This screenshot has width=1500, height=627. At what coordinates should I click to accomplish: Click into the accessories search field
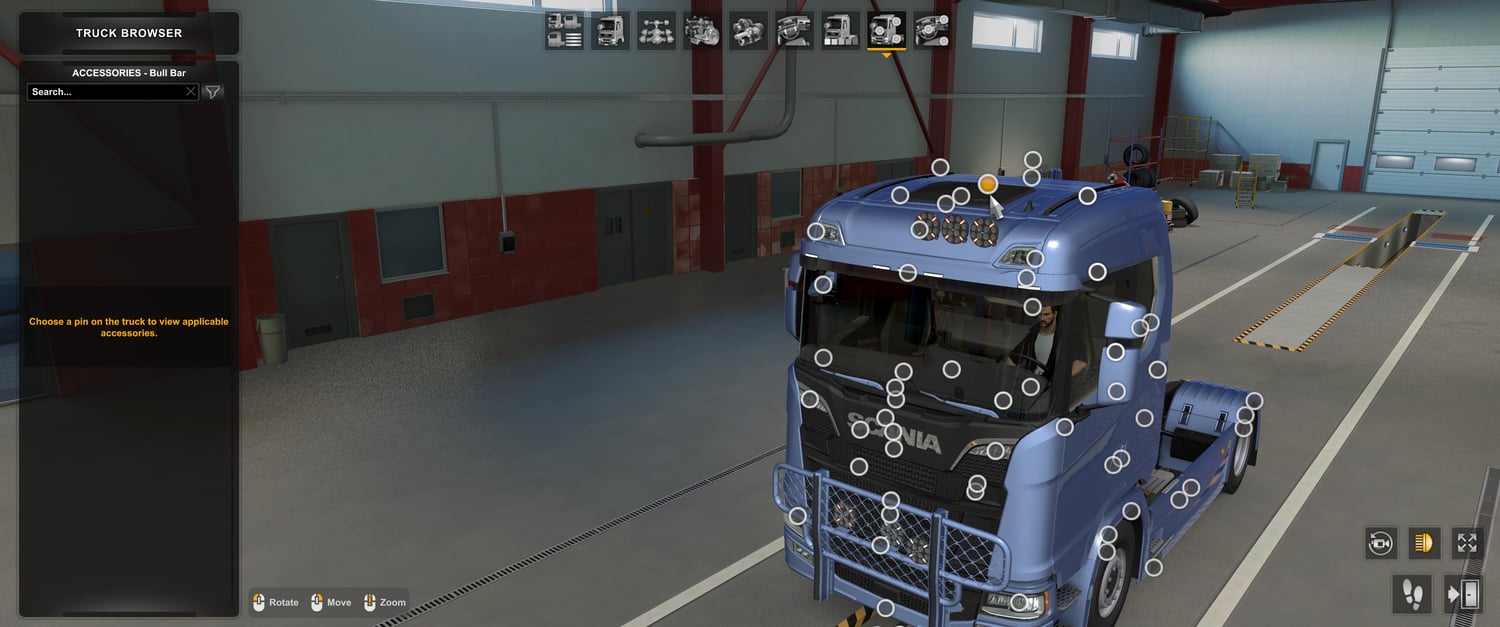coord(105,92)
